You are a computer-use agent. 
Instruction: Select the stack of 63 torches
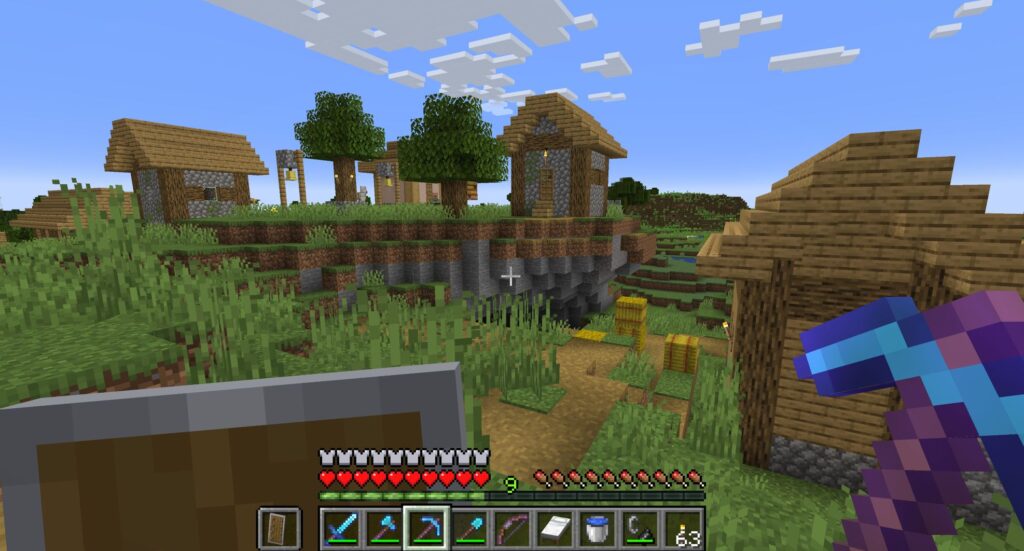[x=685, y=527]
